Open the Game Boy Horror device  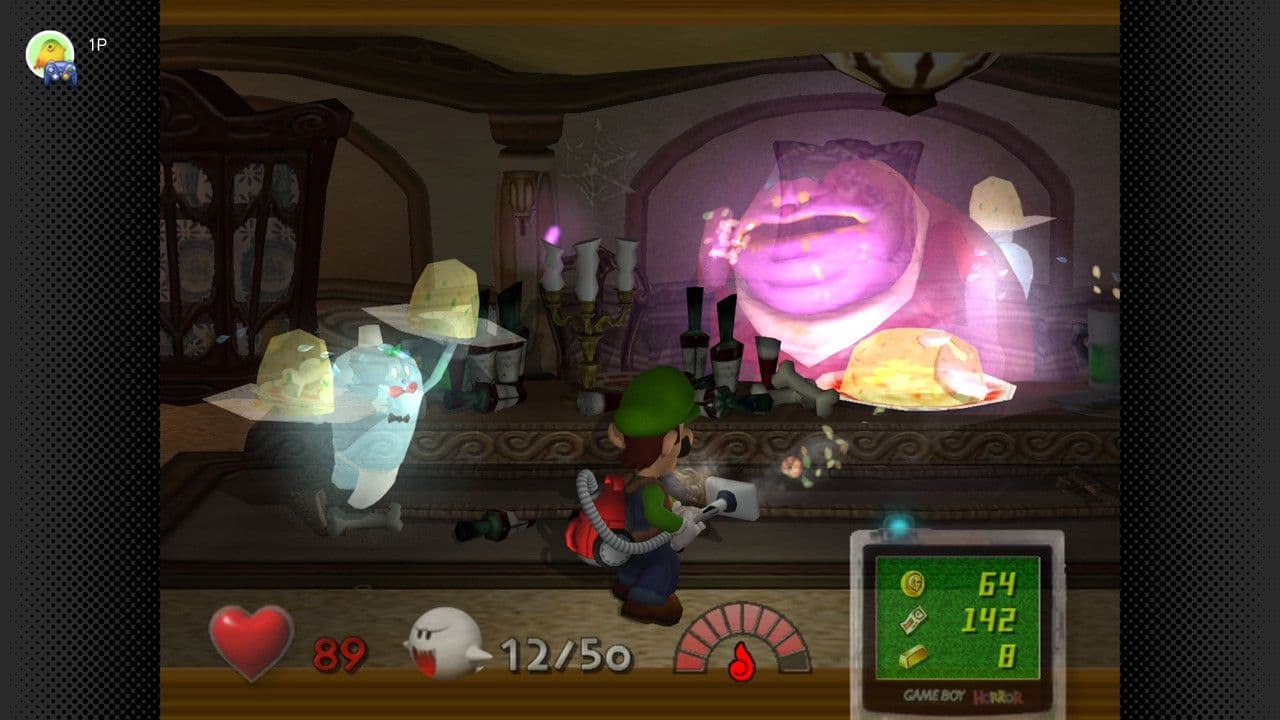tap(957, 625)
